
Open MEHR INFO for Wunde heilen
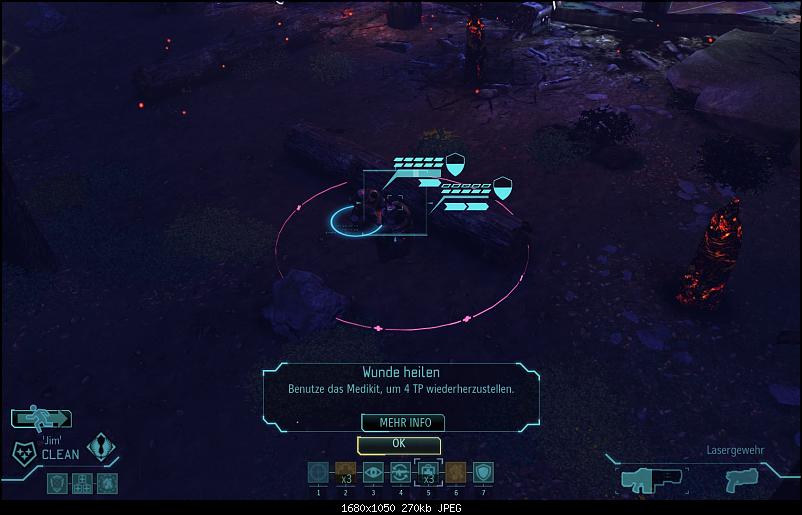[x=398, y=423]
